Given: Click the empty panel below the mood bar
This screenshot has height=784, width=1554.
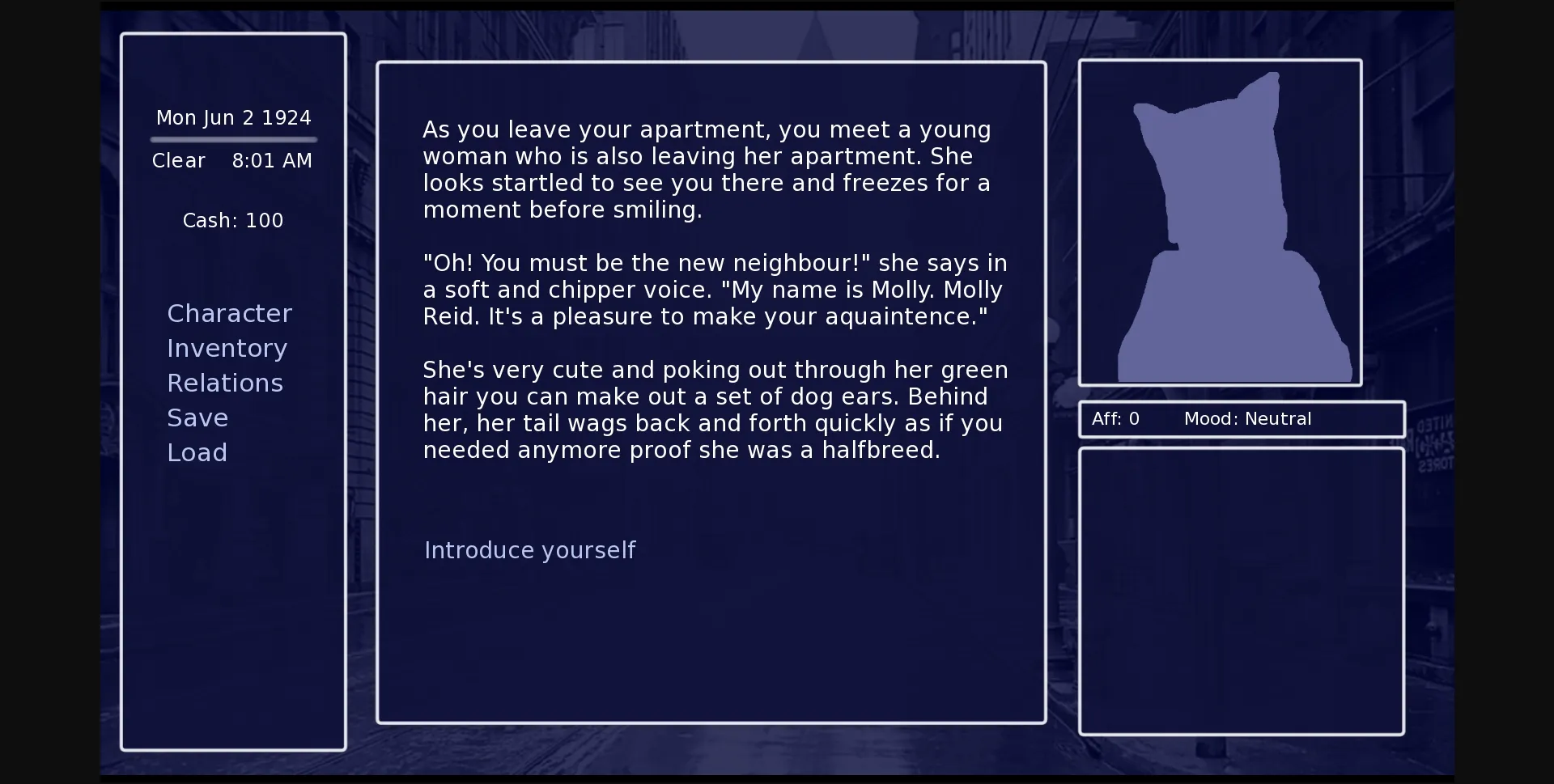Looking at the screenshot, I should point(1242,591).
